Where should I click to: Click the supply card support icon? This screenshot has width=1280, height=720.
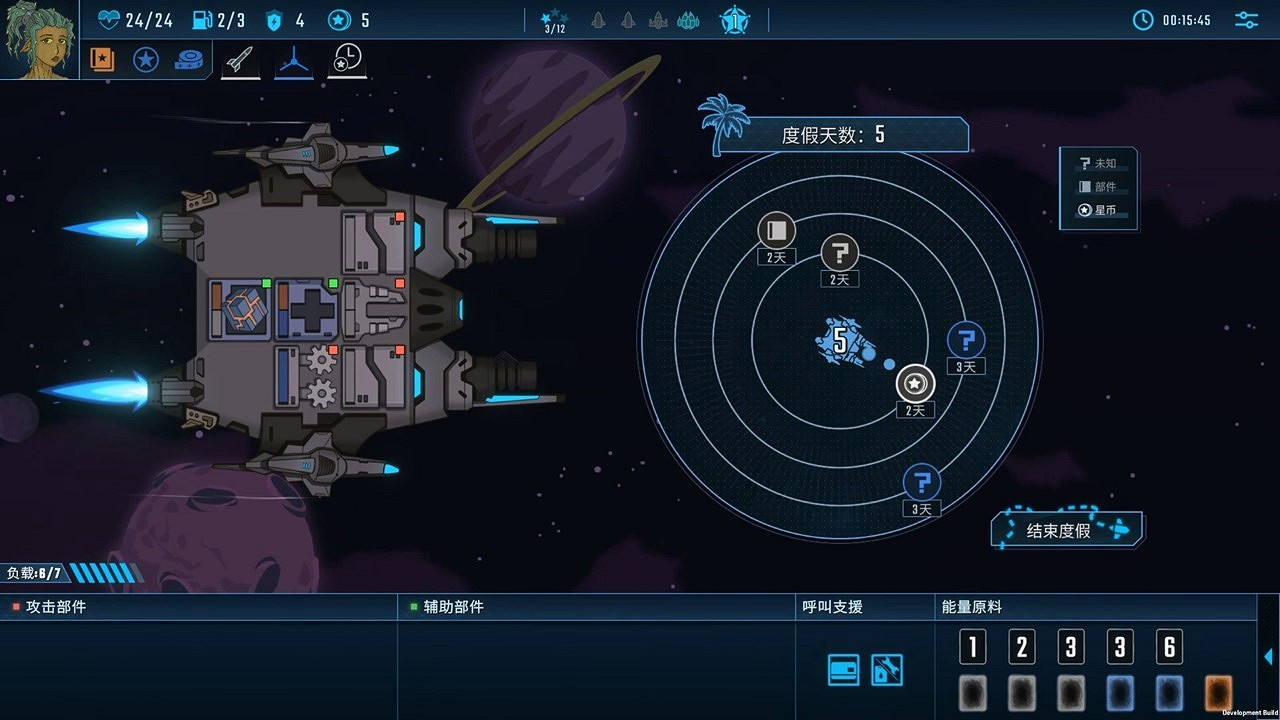[842, 668]
